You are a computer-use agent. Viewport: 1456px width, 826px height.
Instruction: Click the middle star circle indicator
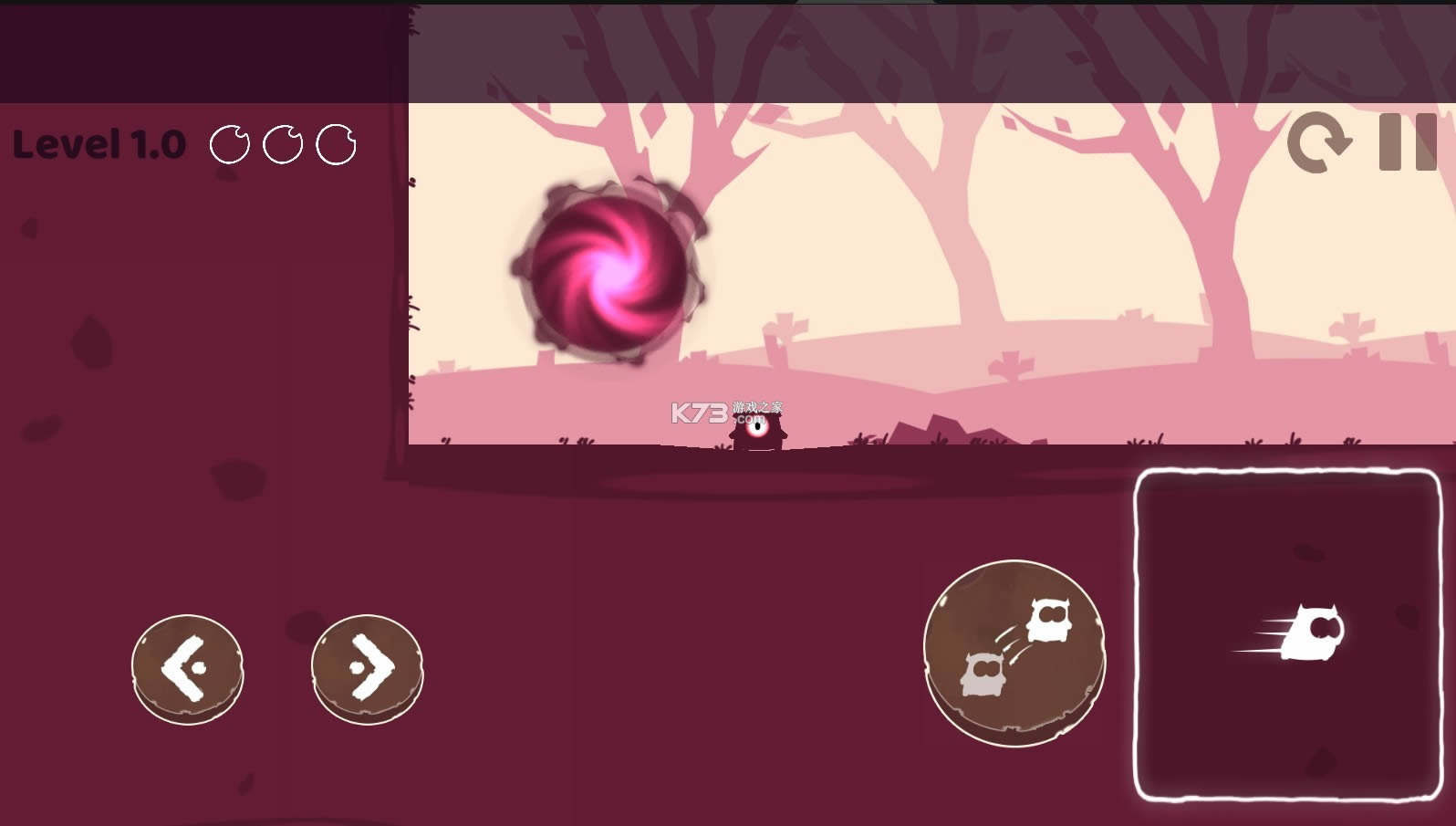pos(284,142)
